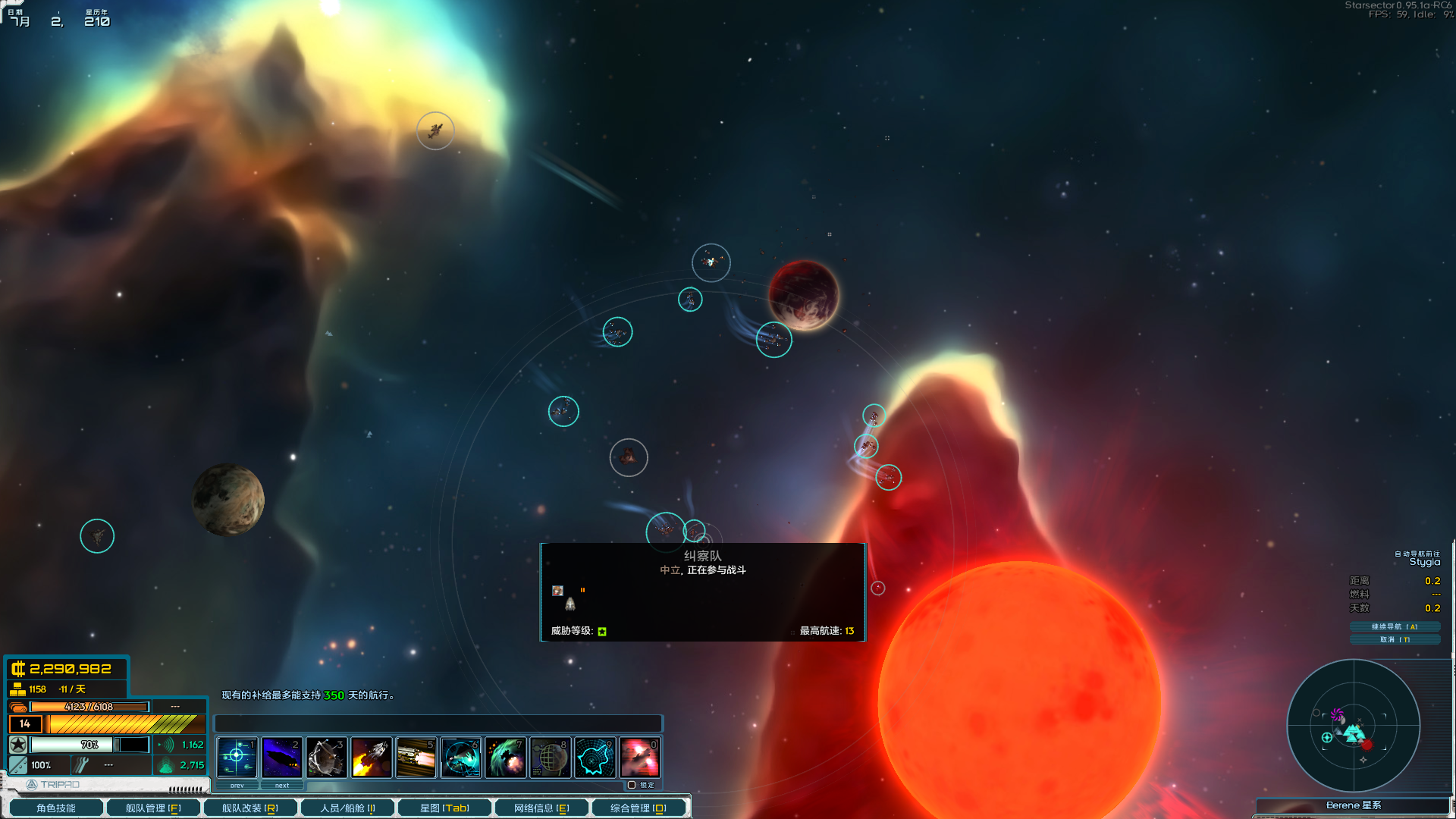The width and height of the screenshot is (1456, 819).
Task: Open 综合管理 command screen
Action: (x=639, y=808)
